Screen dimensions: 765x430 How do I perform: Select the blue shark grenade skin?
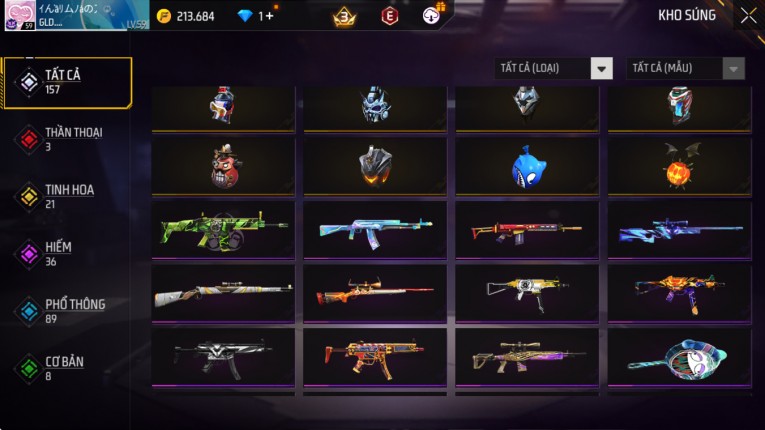click(527, 166)
